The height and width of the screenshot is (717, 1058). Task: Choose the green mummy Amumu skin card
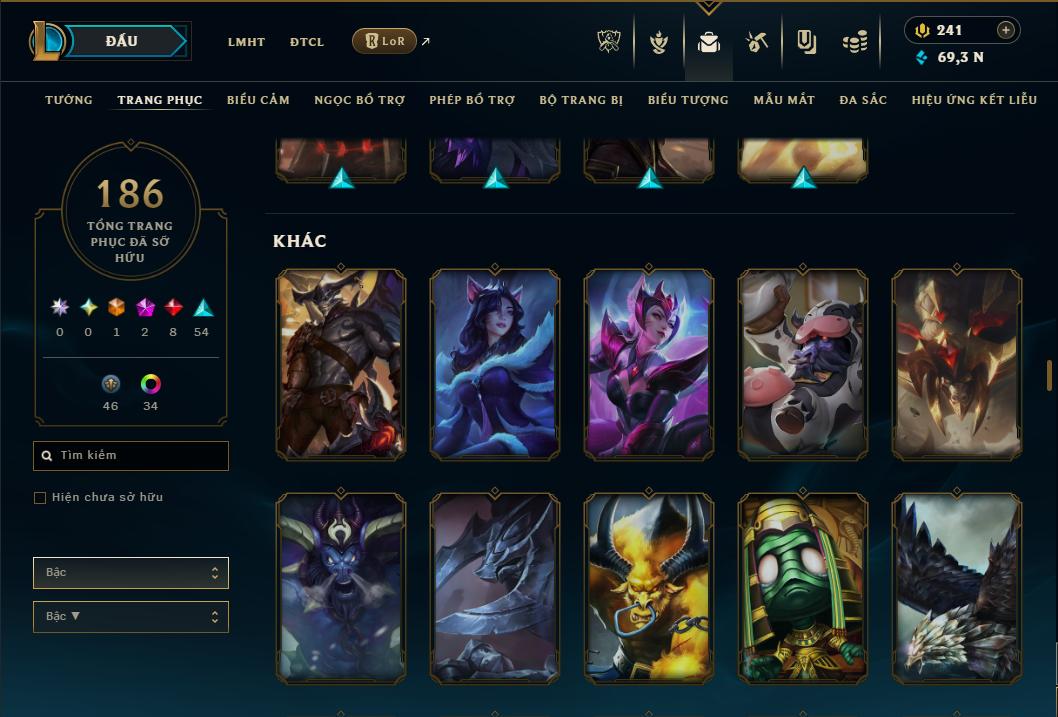[x=803, y=589]
